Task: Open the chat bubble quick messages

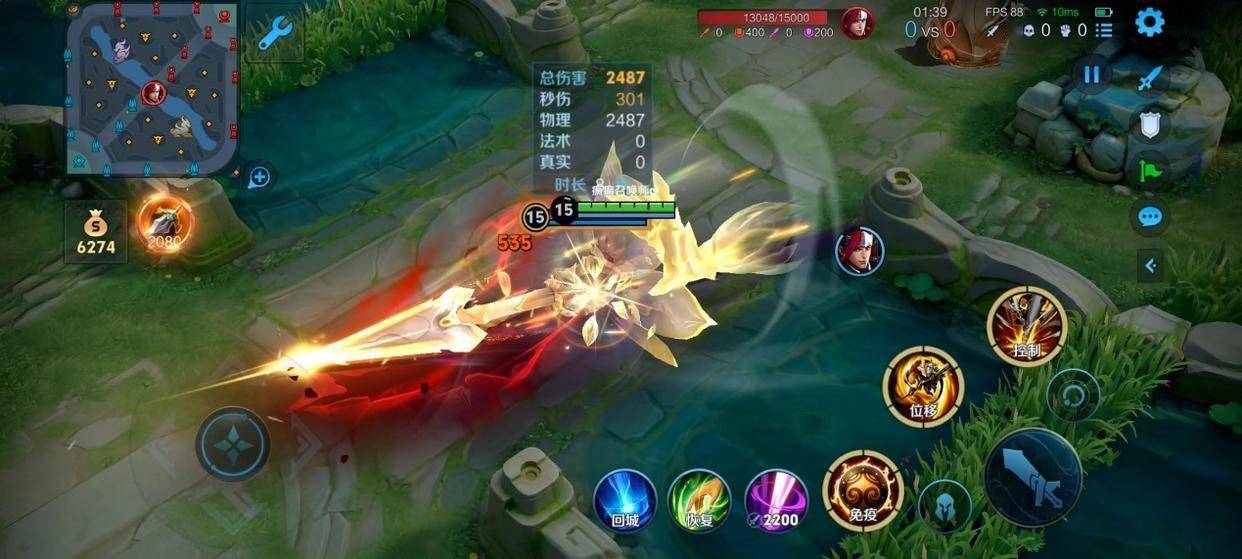Action: point(1150,216)
